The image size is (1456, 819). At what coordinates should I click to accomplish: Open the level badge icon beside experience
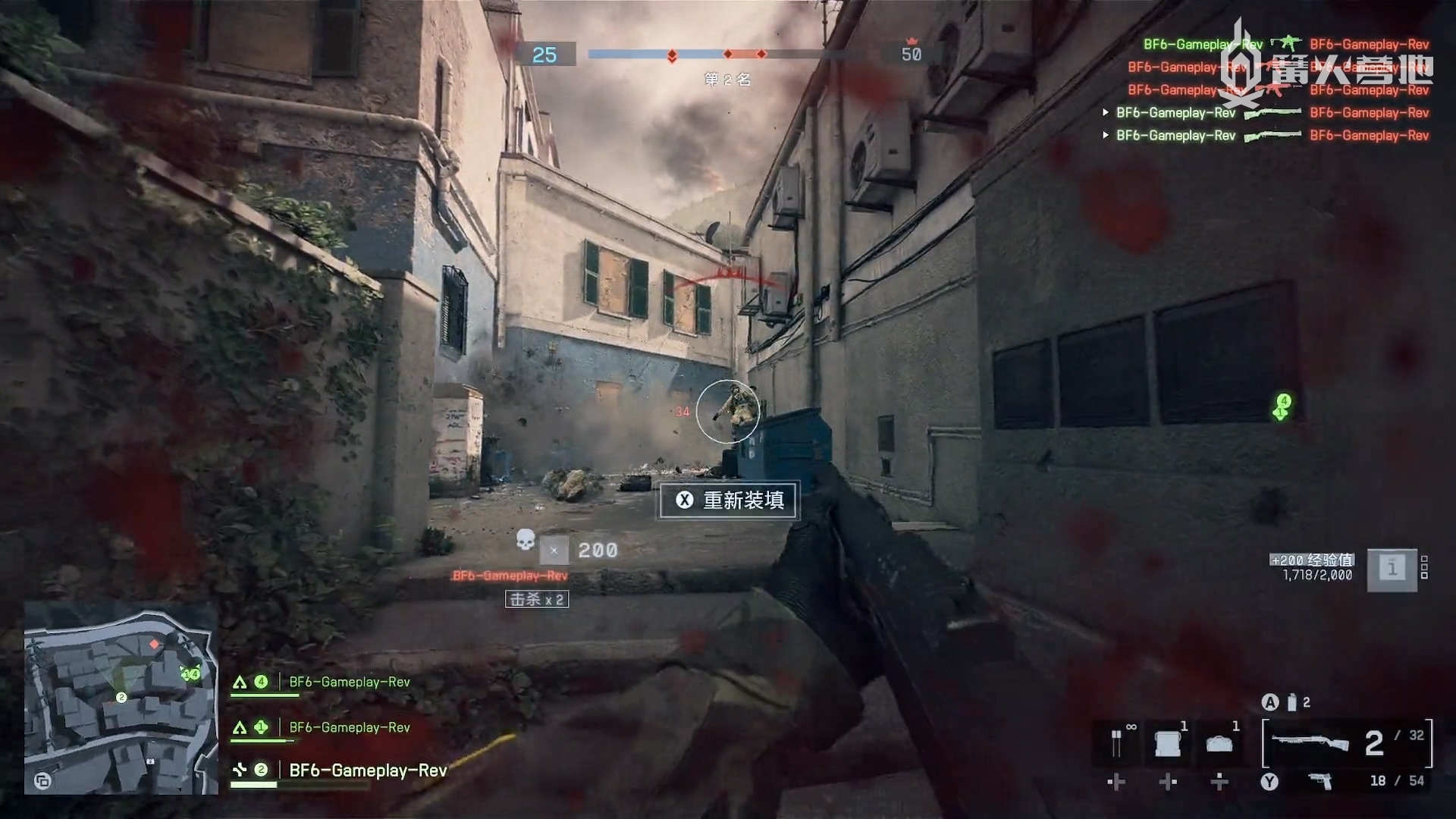1392,568
